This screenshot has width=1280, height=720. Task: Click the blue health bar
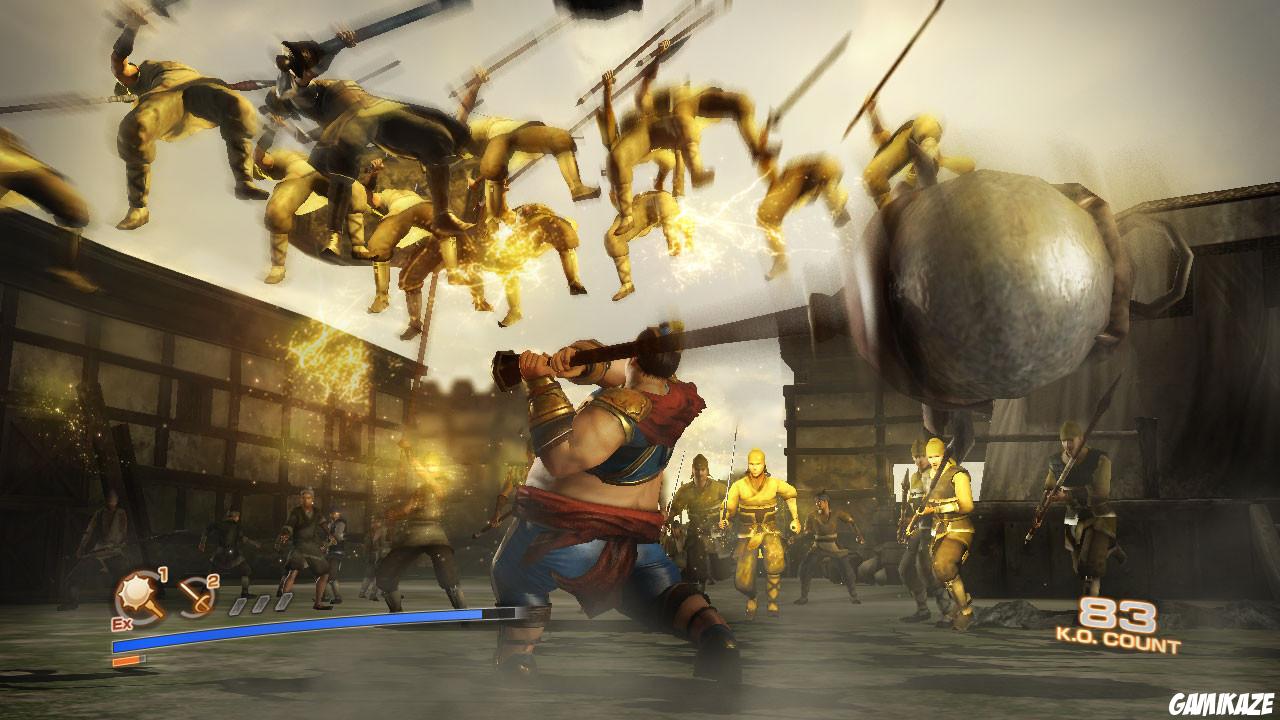300,627
